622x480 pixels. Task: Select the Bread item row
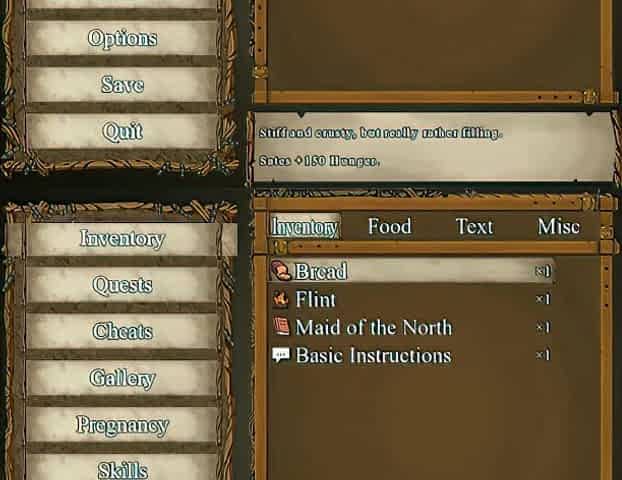[412, 271]
